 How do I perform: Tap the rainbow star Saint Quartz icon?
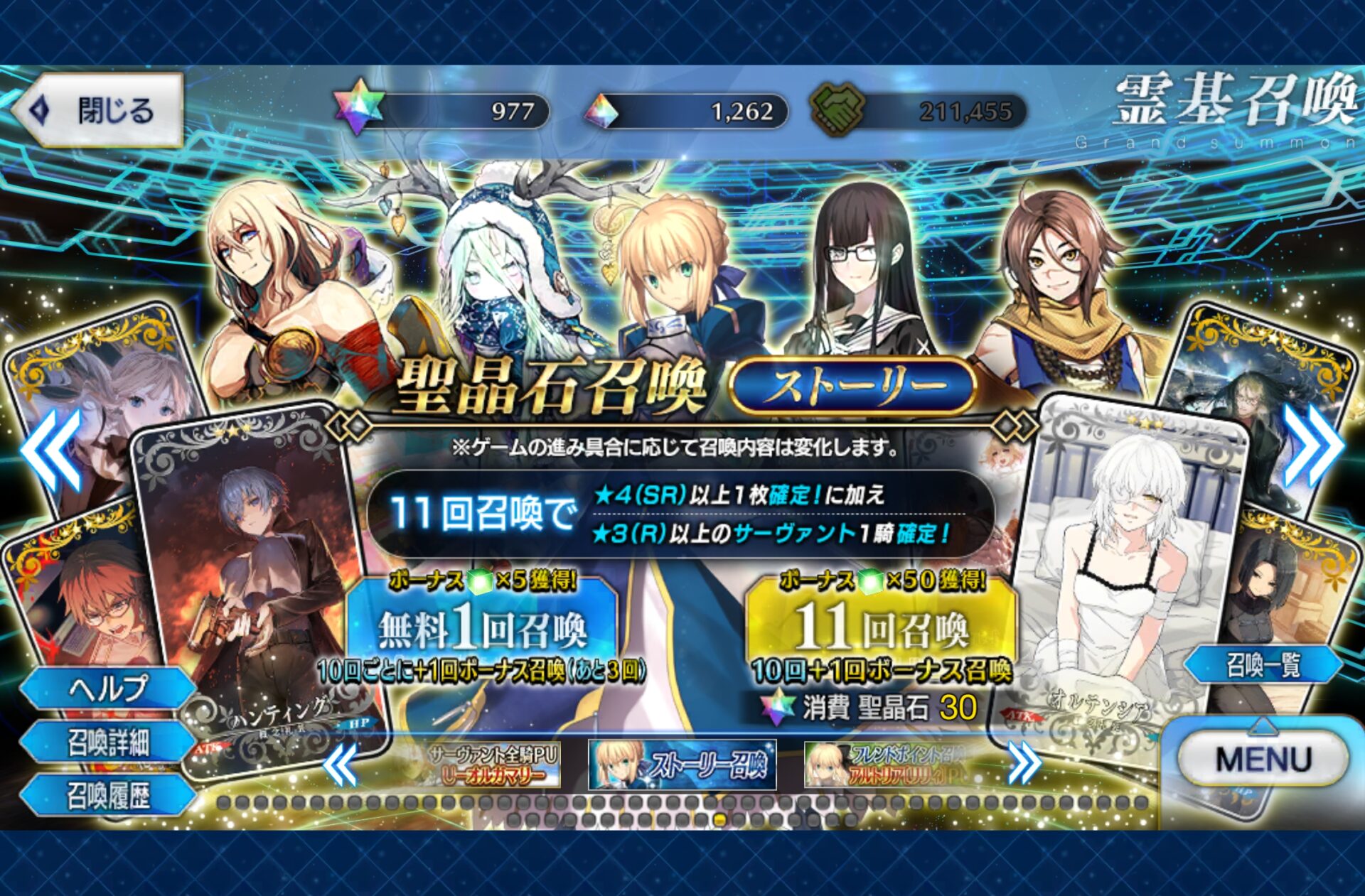(x=360, y=108)
